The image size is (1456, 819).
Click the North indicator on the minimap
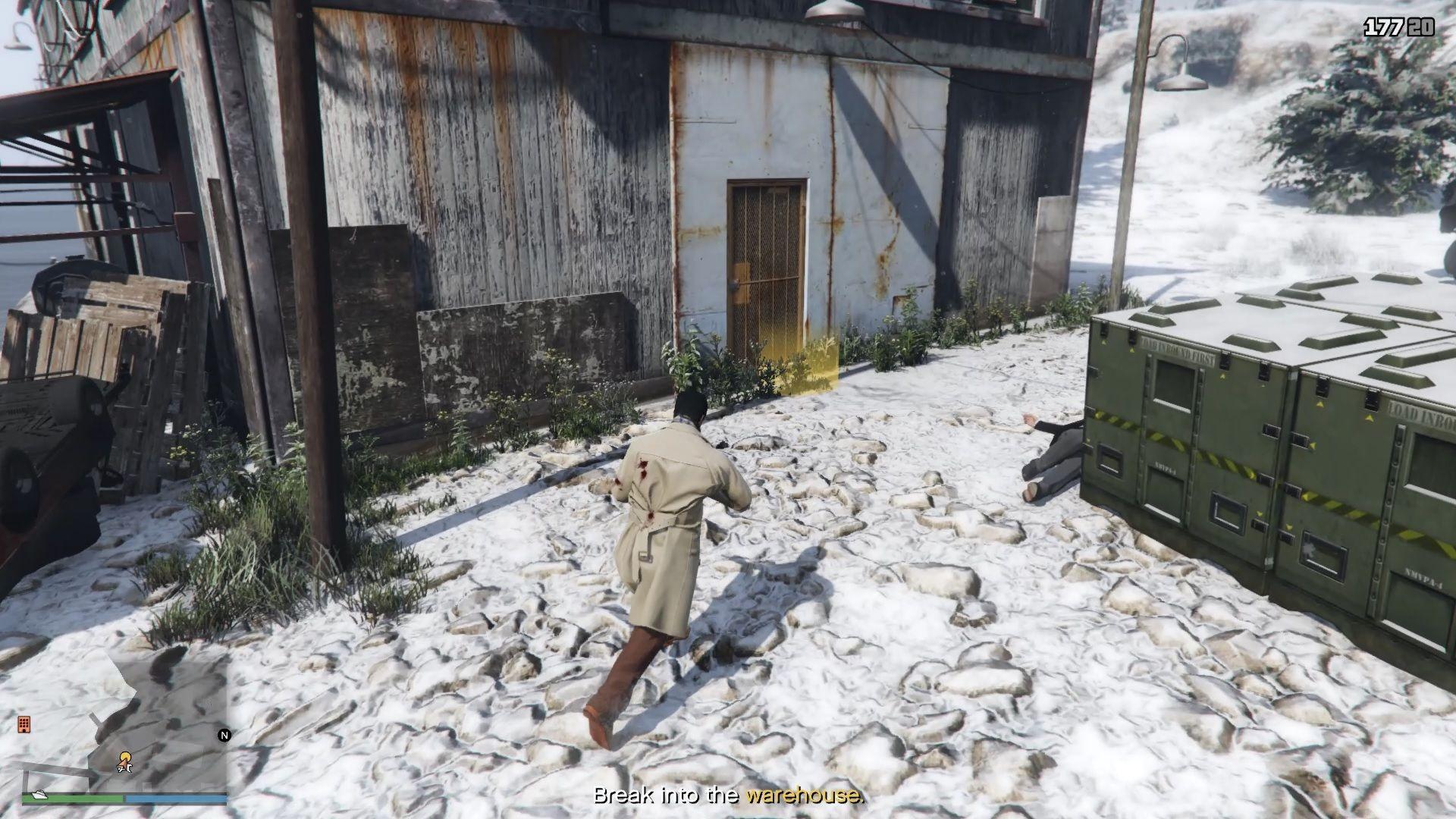(x=224, y=736)
